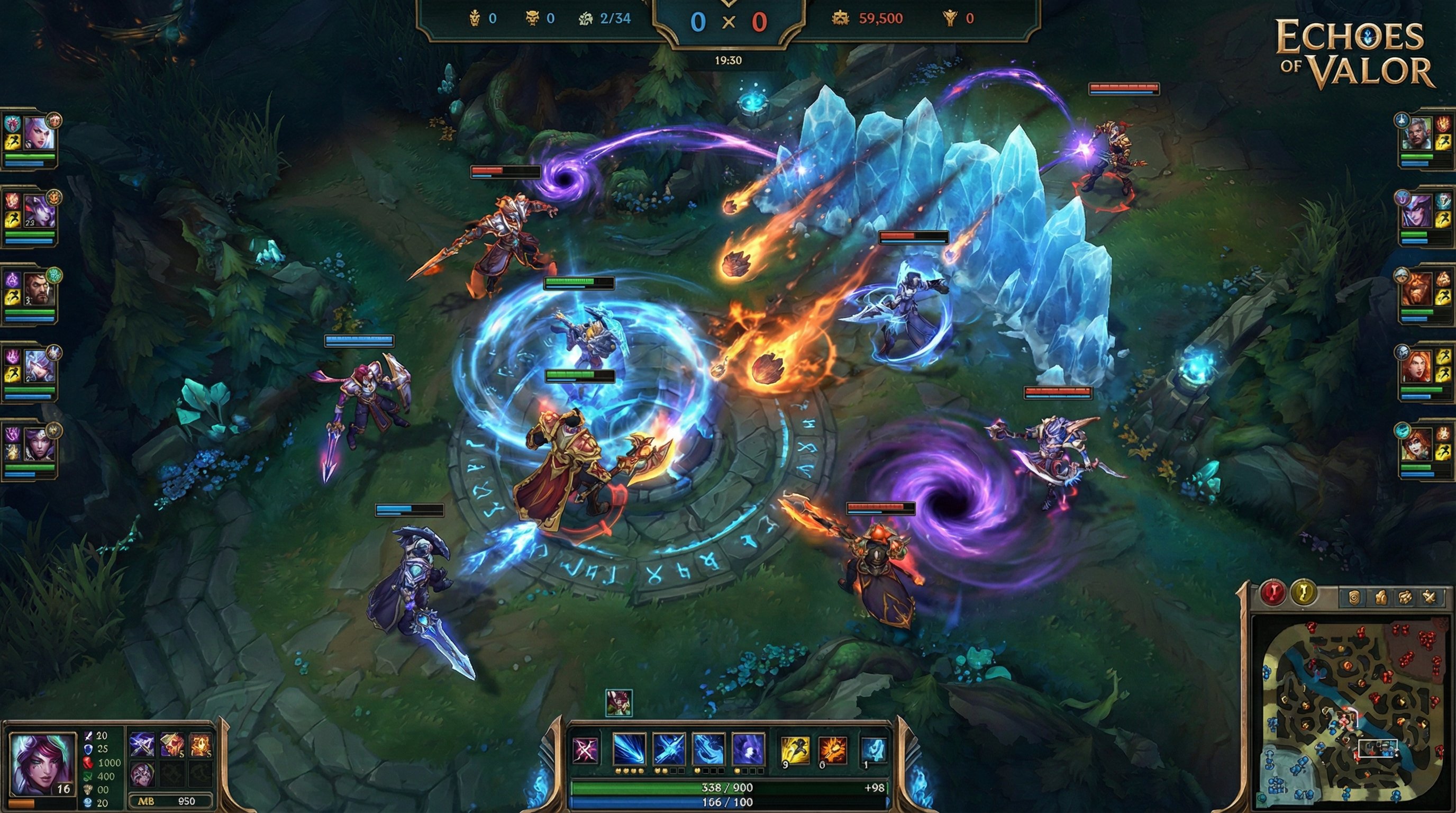
Task: Use the blue ward trinket
Action: (x=872, y=749)
